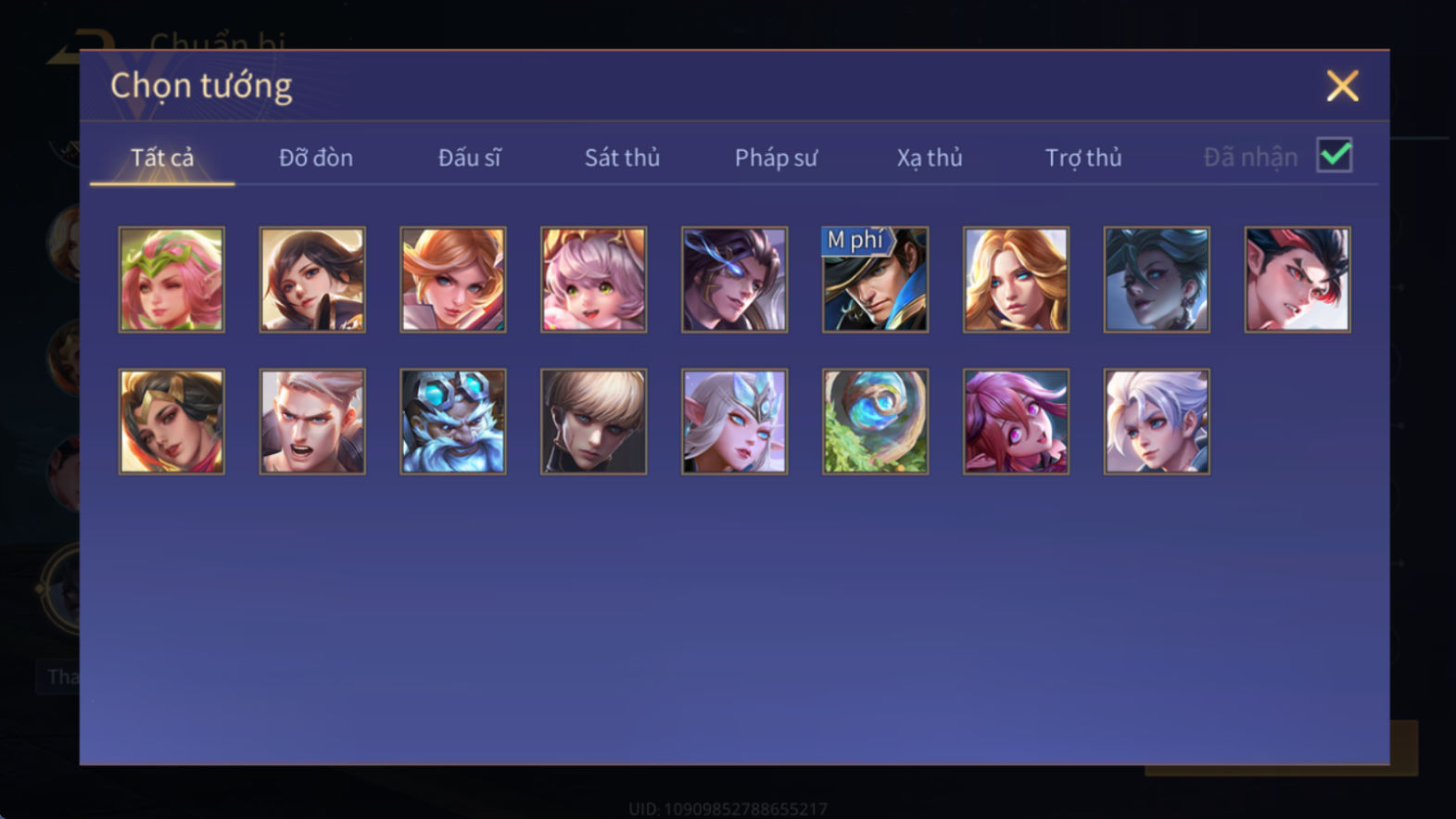Select the Sát thủ tab
Image resolution: width=1456 pixels, height=819 pixels.
622,157
